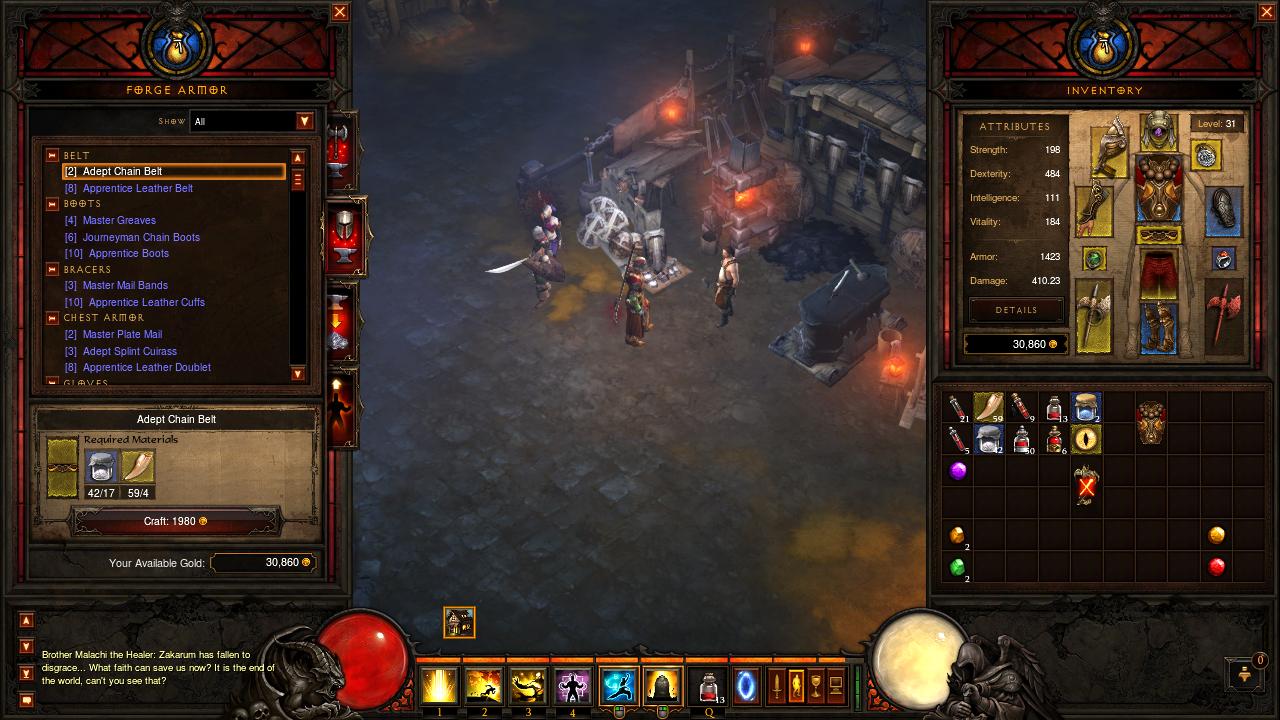Image resolution: width=1280 pixels, height=720 pixels.
Task: Click the yellow eye item in inventory
Action: pos(1086,438)
